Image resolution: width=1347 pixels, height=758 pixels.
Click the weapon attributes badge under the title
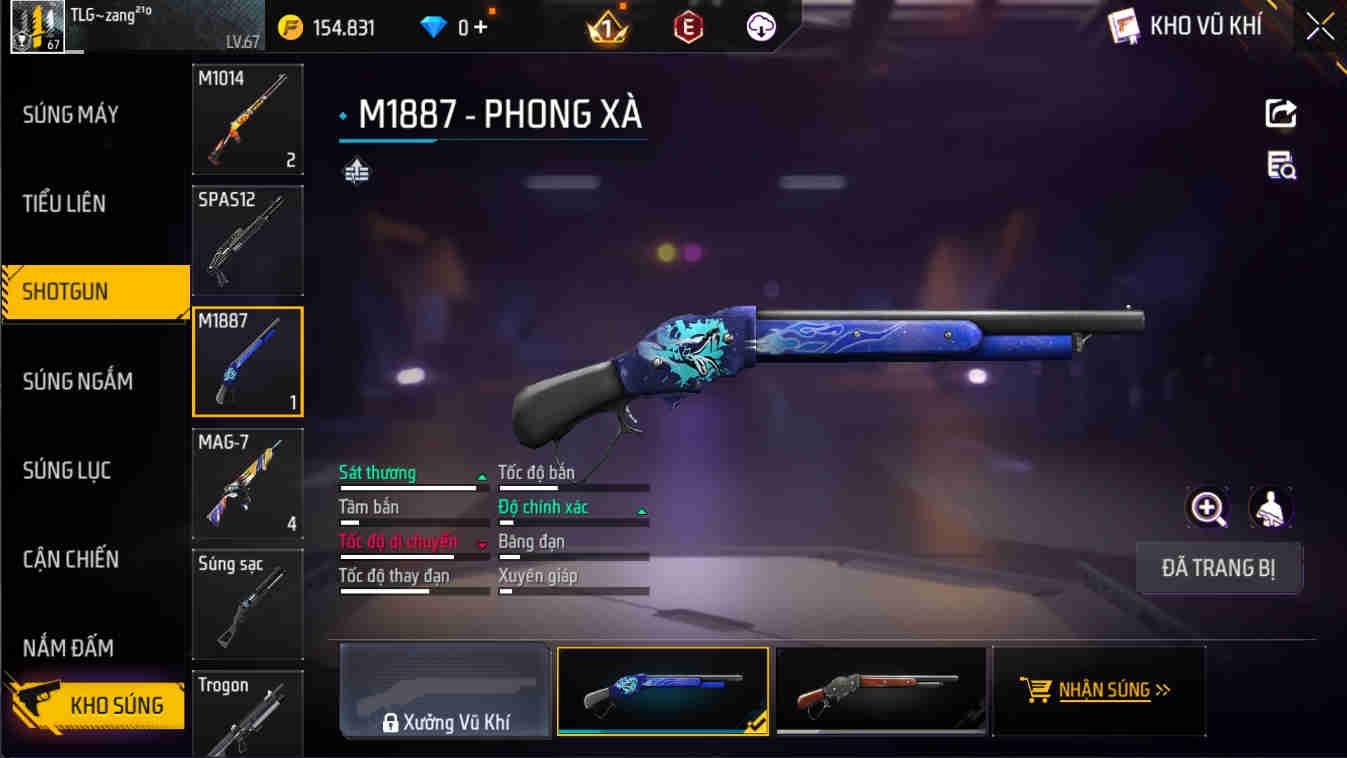coord(357,170)
